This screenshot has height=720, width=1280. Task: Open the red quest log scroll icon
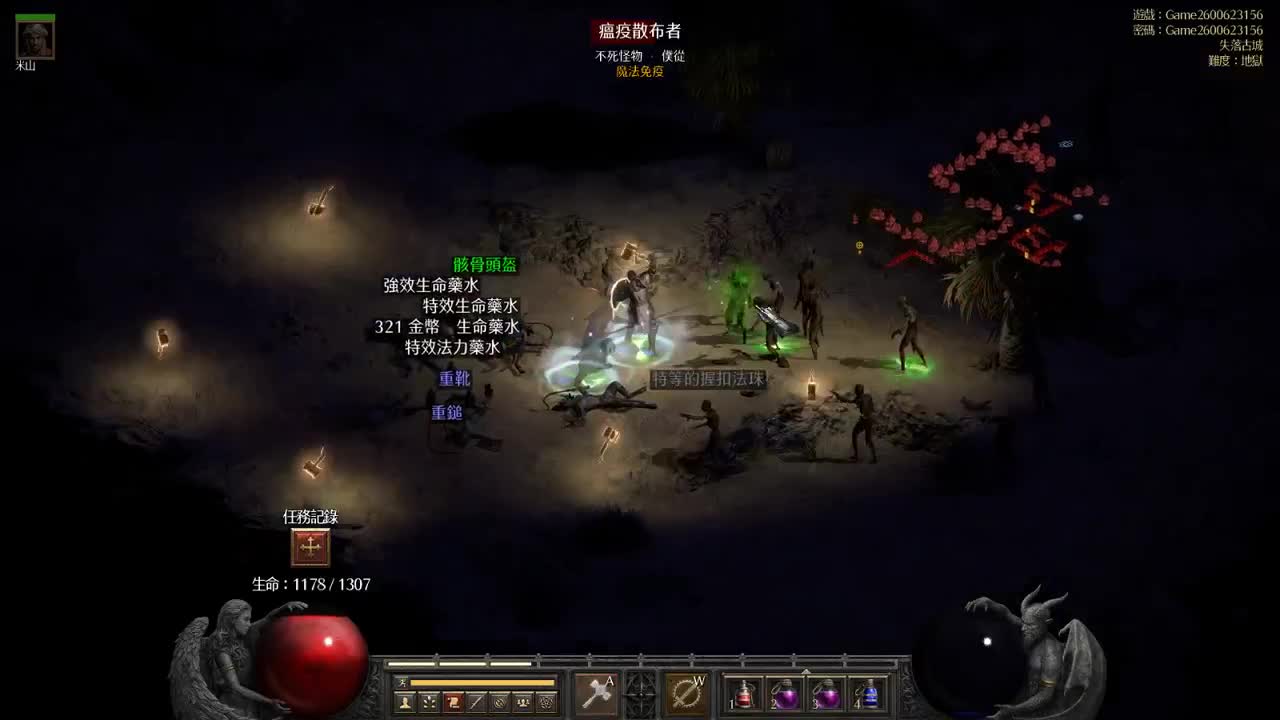coord(452,700)
